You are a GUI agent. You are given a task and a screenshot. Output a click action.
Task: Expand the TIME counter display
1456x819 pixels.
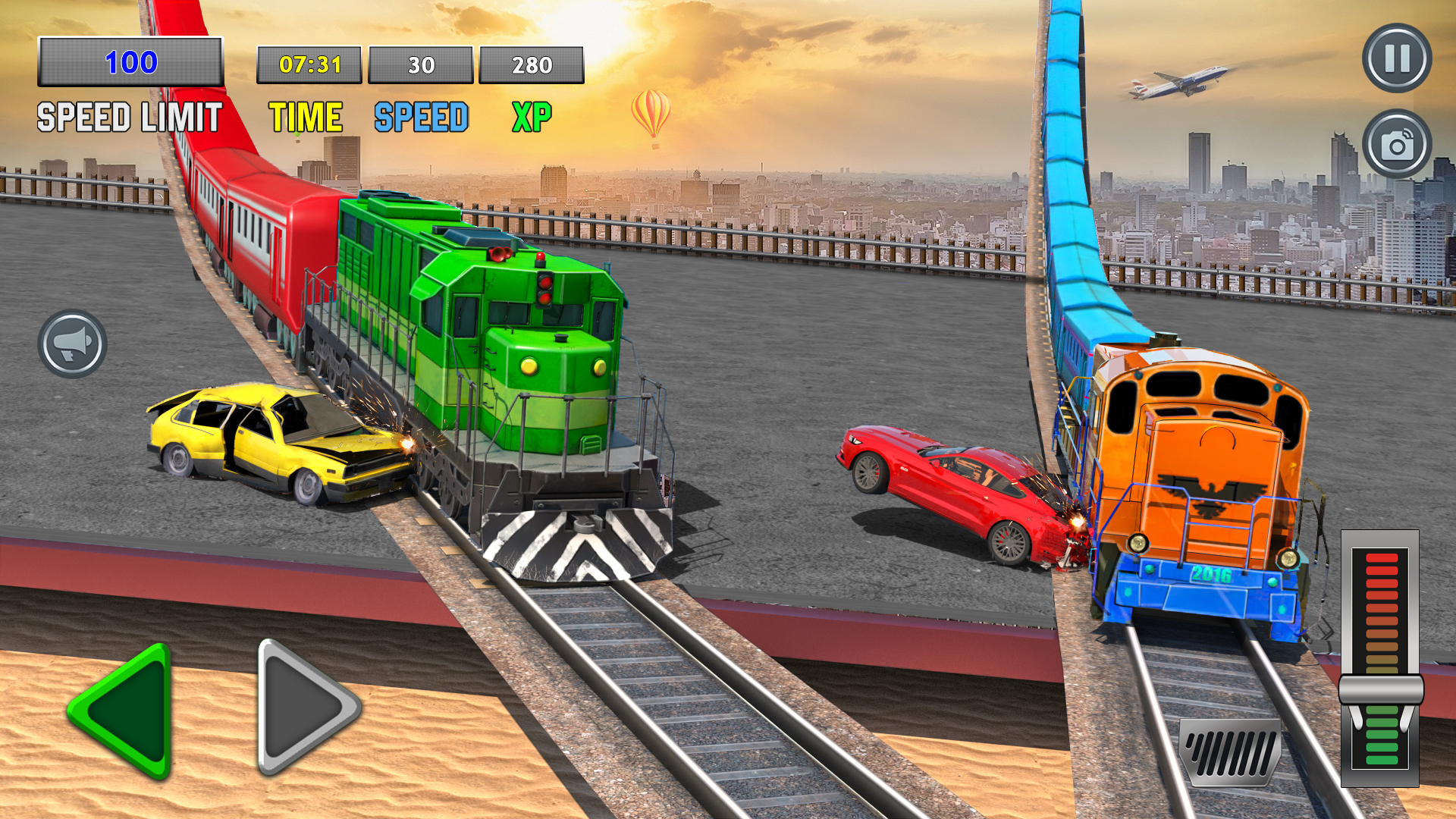pyautogui.click(x=311, y=66)
